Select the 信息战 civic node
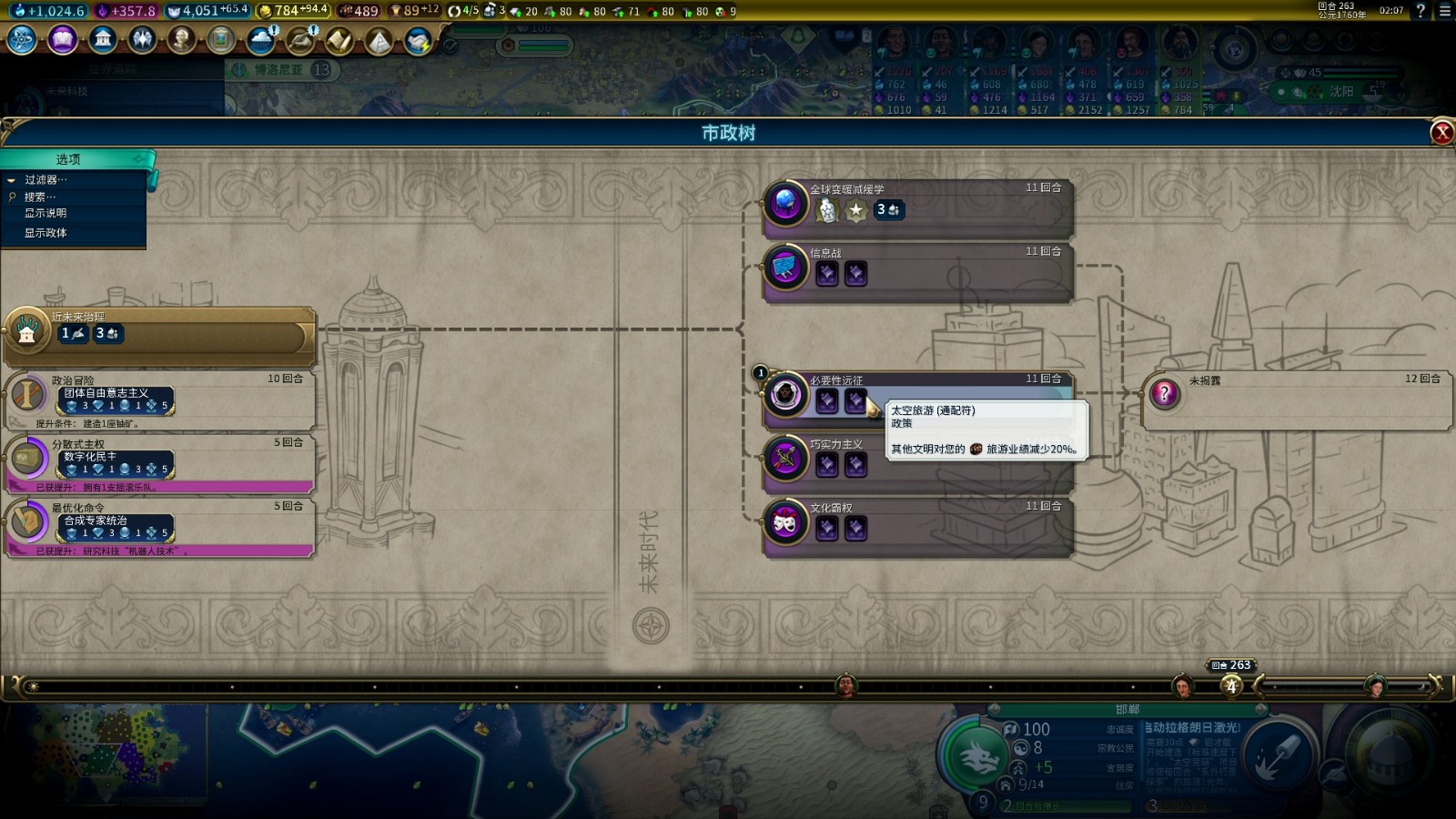 (917, 267)
